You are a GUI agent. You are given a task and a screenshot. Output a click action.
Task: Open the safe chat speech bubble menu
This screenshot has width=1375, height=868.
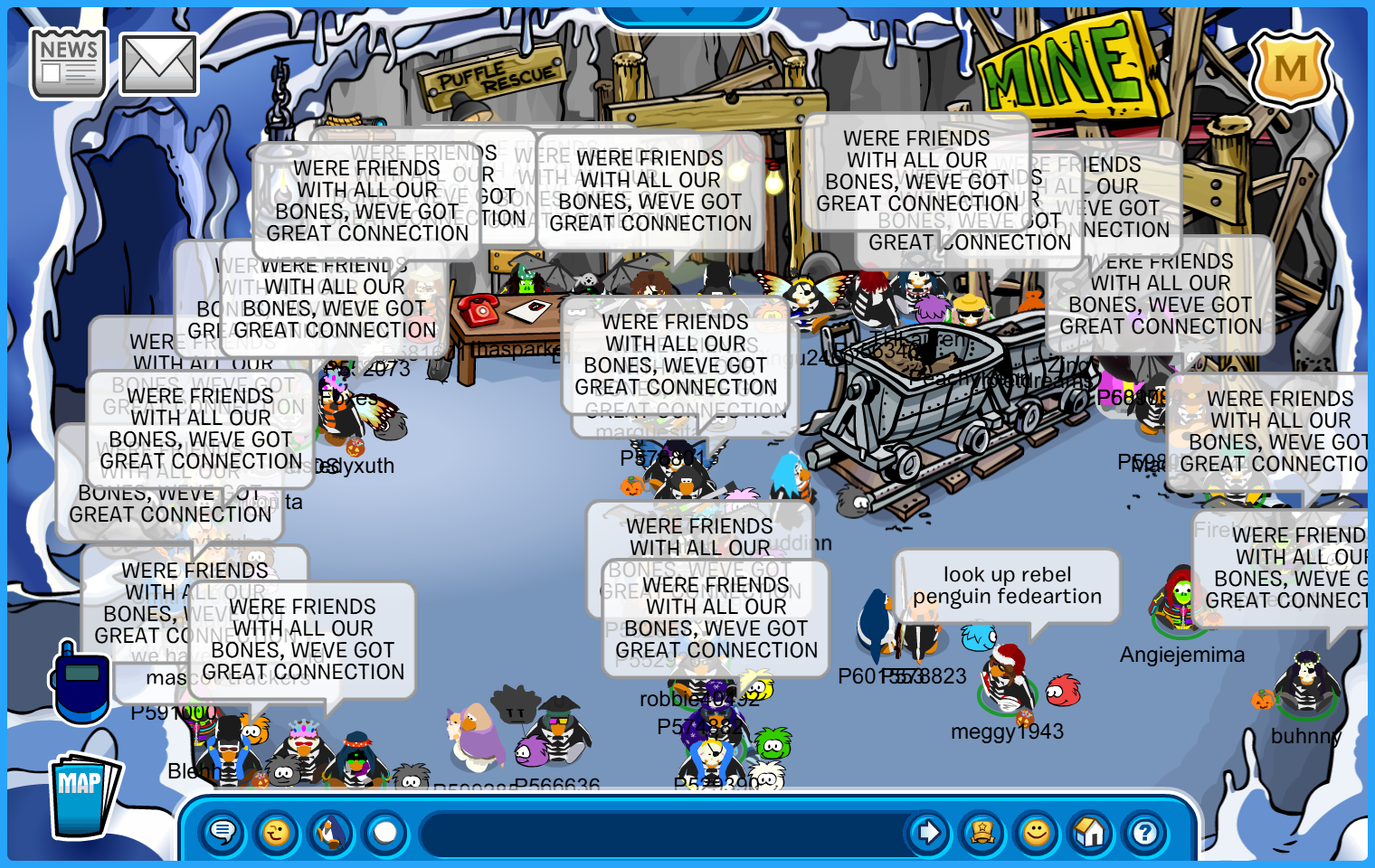pyautogui.click(x=223, y=832)
